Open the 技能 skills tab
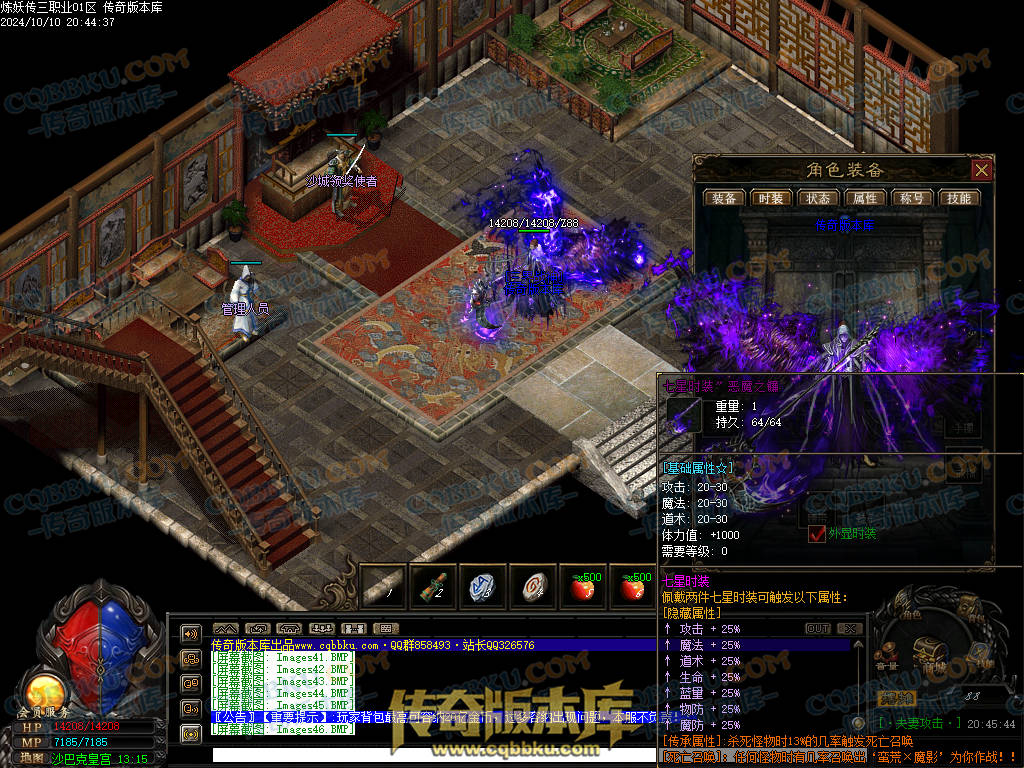 coord(959,198)
